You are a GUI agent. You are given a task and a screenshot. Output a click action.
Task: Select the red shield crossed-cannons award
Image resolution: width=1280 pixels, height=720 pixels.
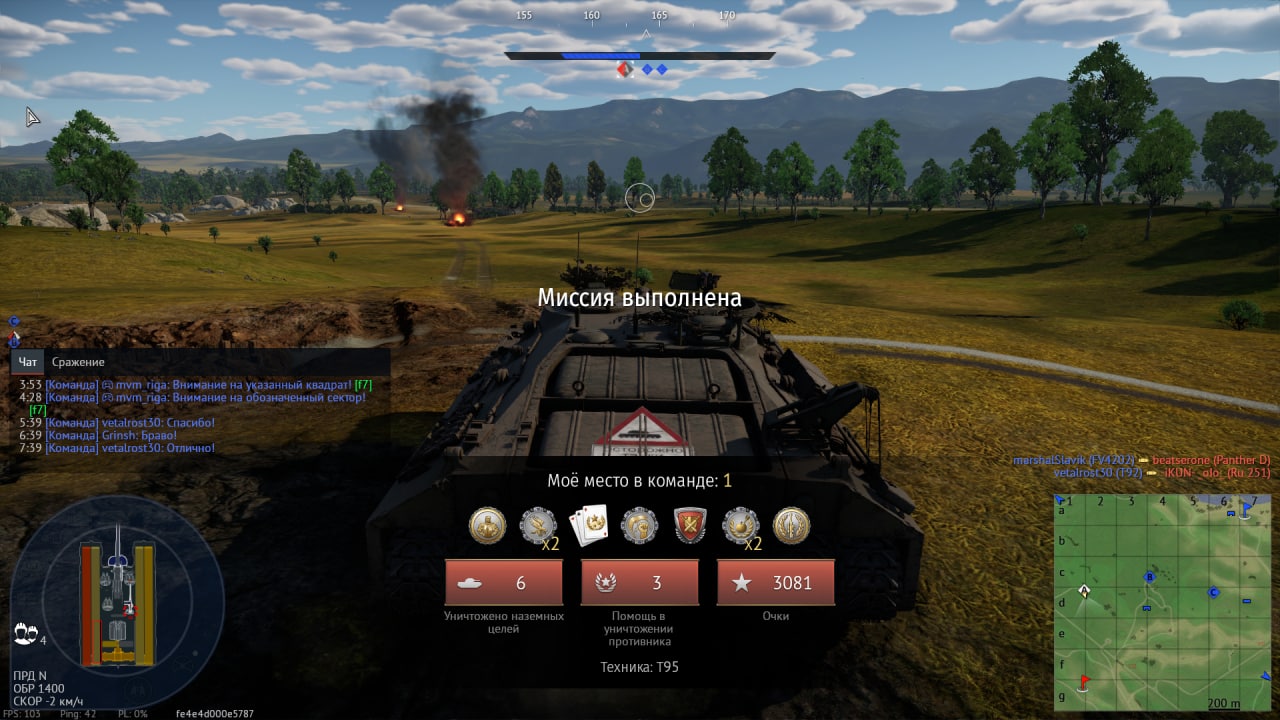coord(690,525)
